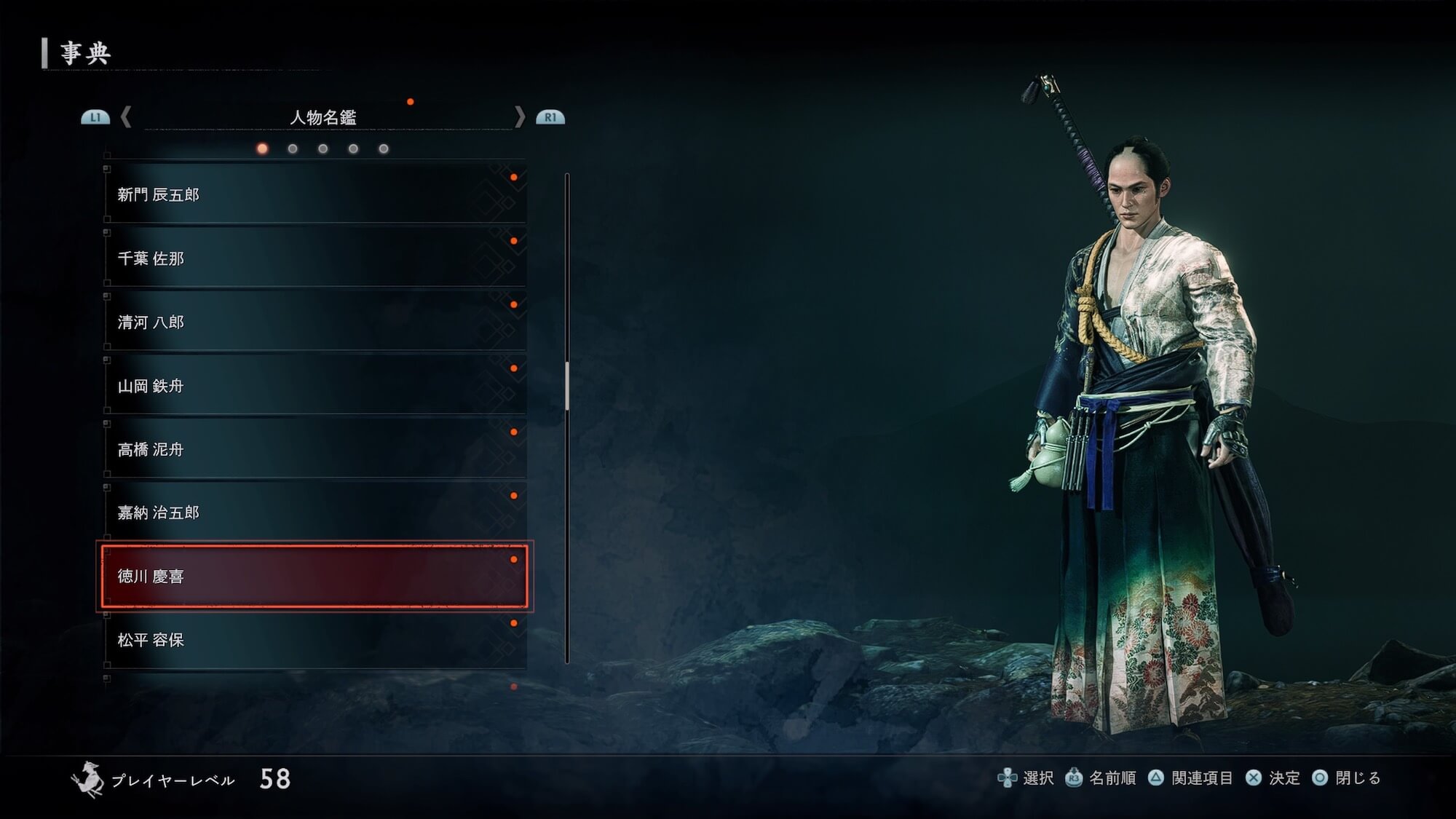Choose 清河 八郎 from the list
1456x819 pixels.
[x=314, y=322]
